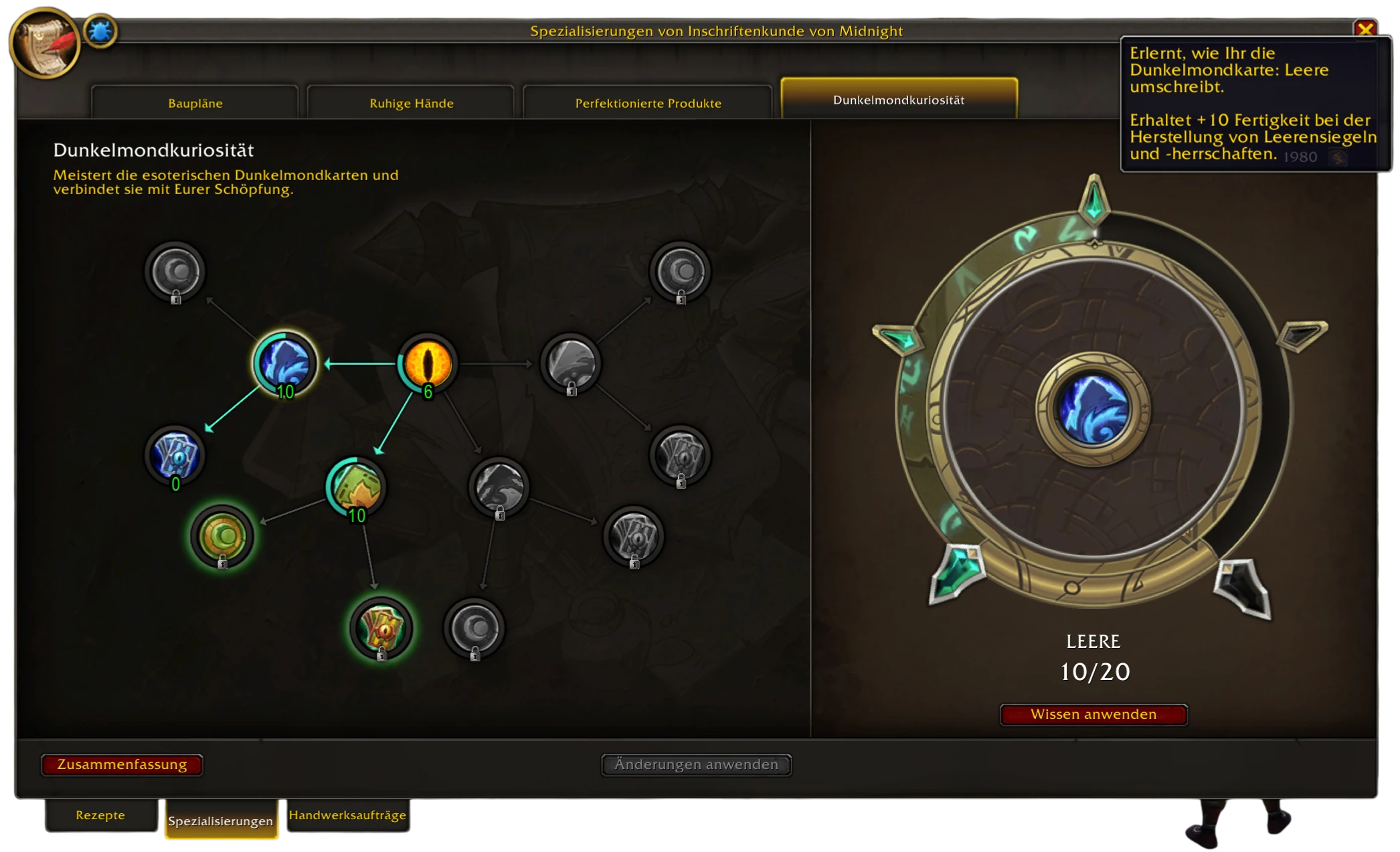Choose the green leaf node with 10 points

pos(356,487)
